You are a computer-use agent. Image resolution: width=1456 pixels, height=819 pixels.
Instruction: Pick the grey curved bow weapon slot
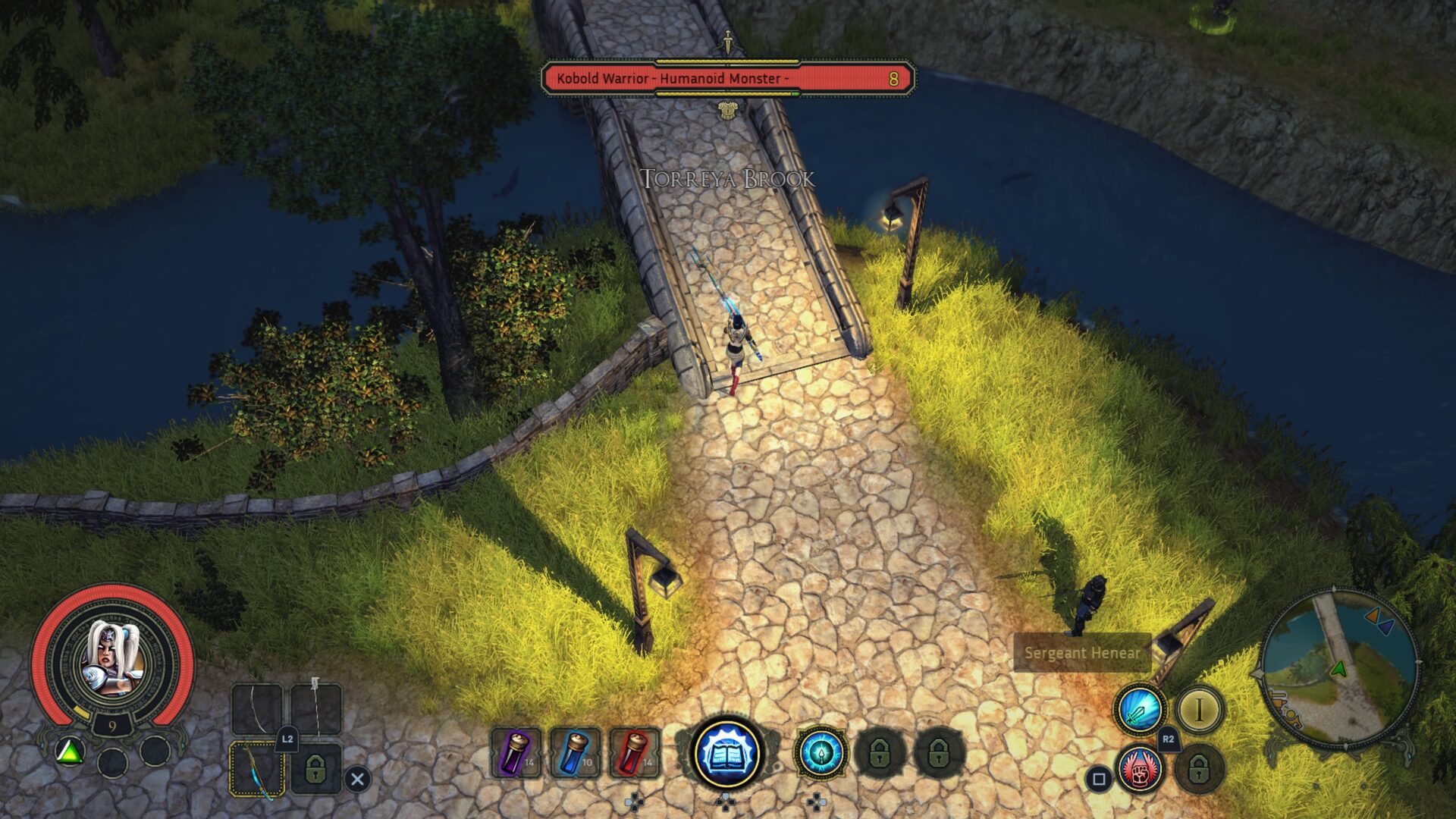coord(256,709)
